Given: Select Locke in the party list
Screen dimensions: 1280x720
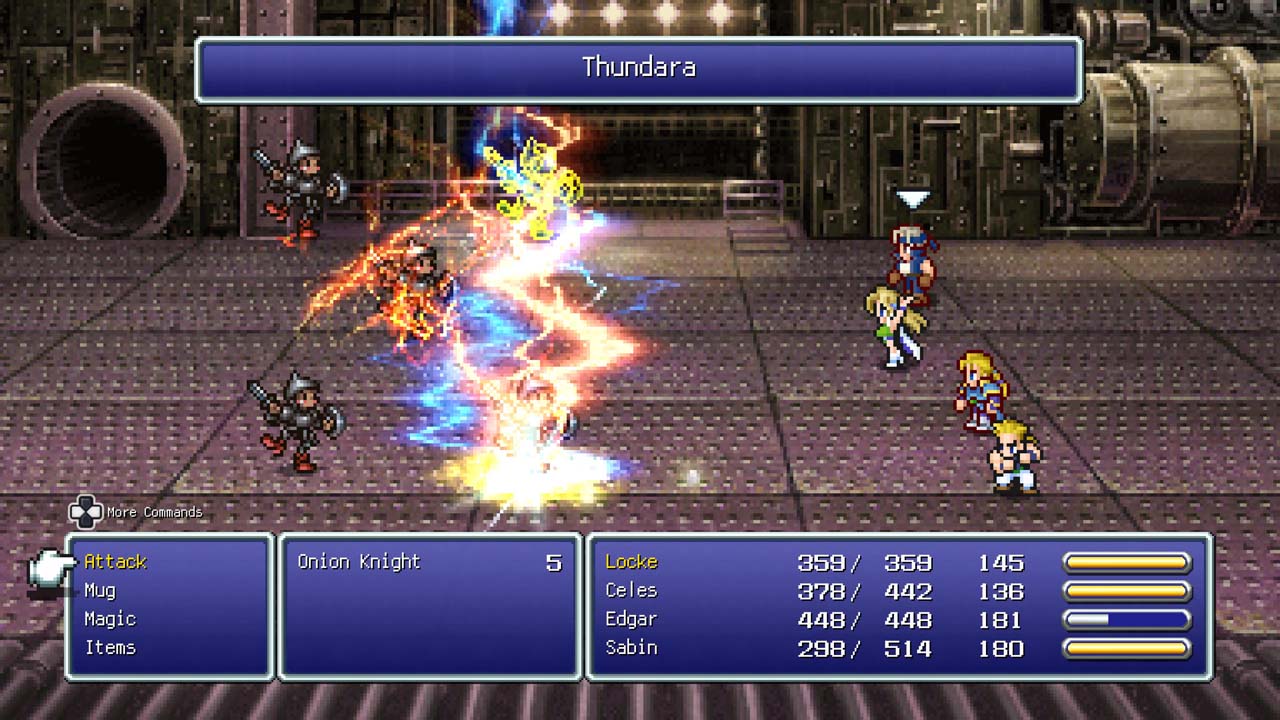Looking at the screenshot, I should pos(631,562).
